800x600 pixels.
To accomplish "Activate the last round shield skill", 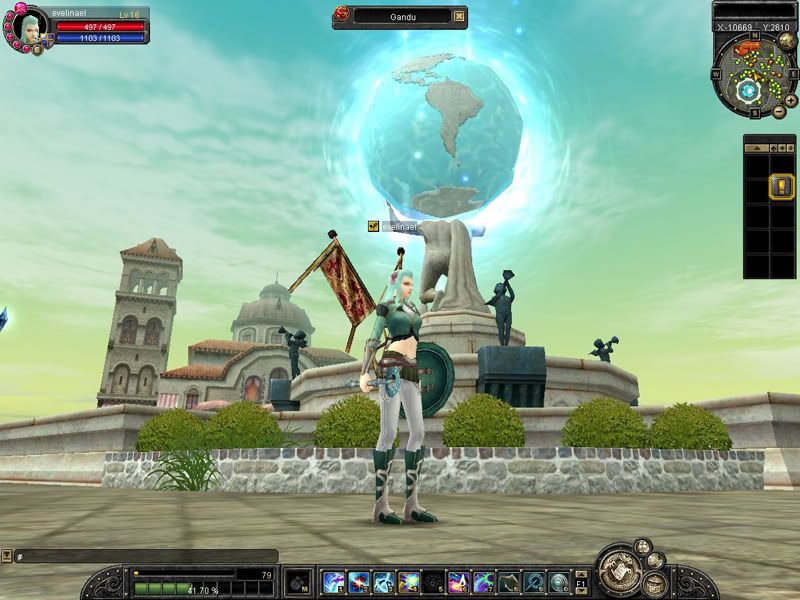I will tap(559, 581).
